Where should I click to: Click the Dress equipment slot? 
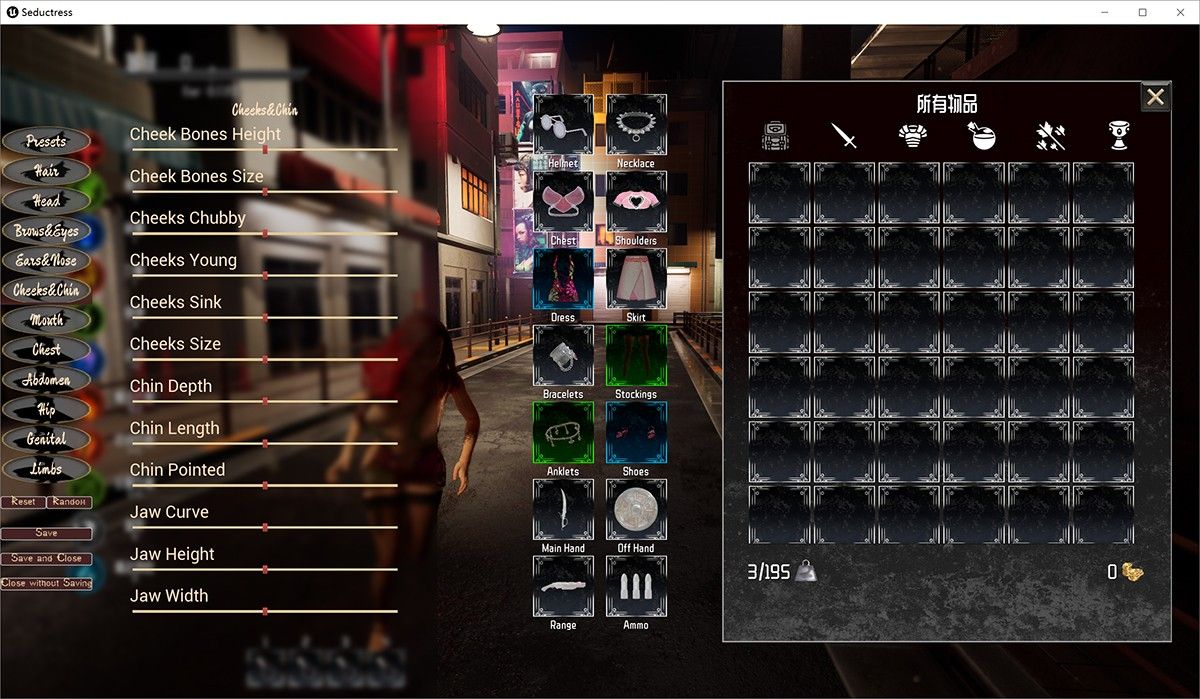(x=563, y=279)
